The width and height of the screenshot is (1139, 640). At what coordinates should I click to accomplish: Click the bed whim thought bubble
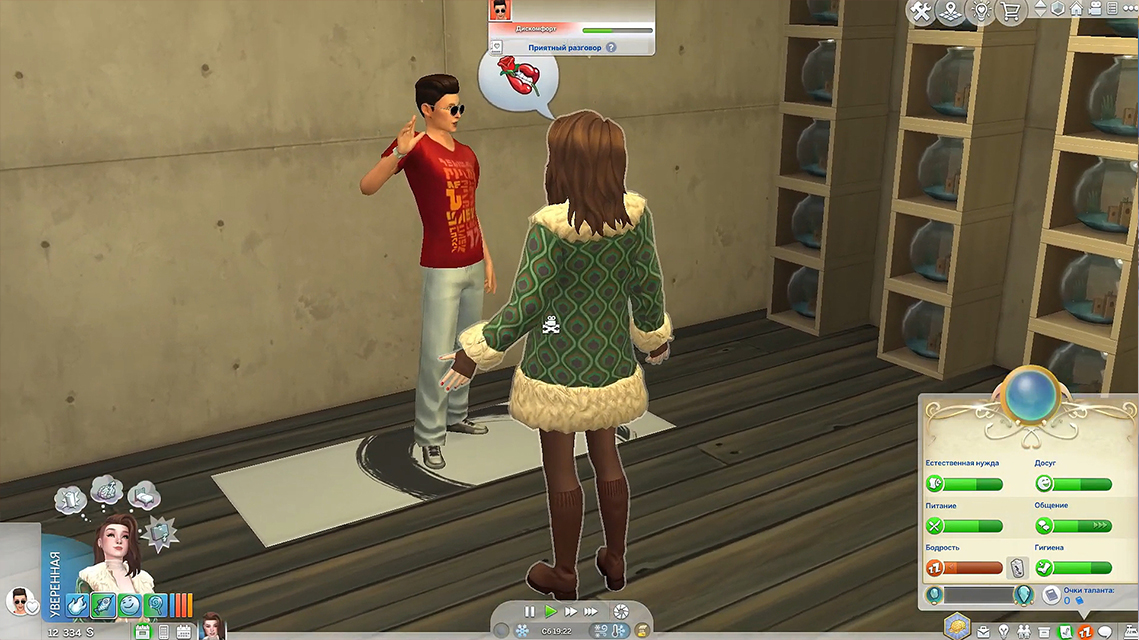point(141,496)
